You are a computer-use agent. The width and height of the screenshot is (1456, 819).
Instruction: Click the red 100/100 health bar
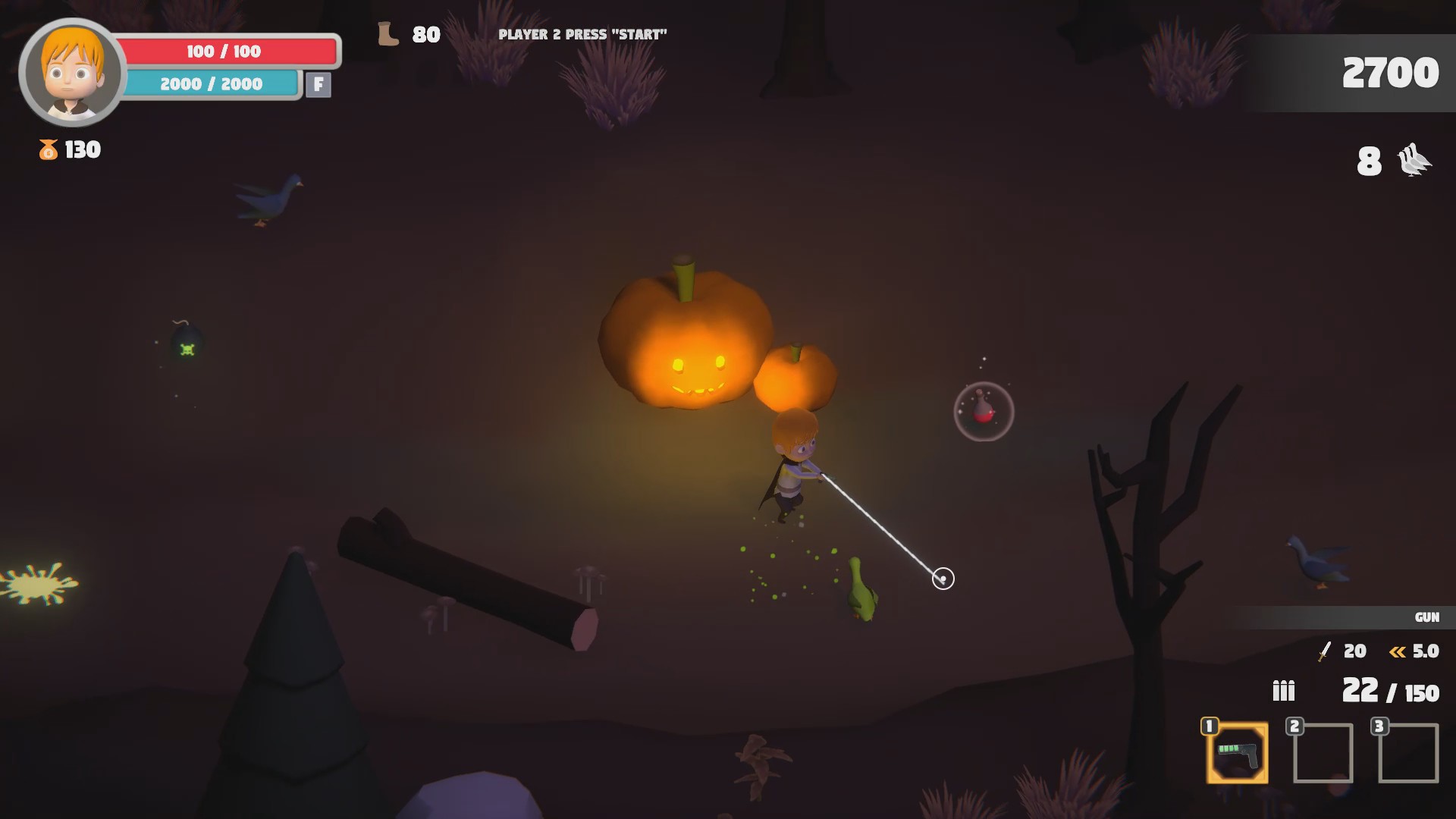(224, 52)
